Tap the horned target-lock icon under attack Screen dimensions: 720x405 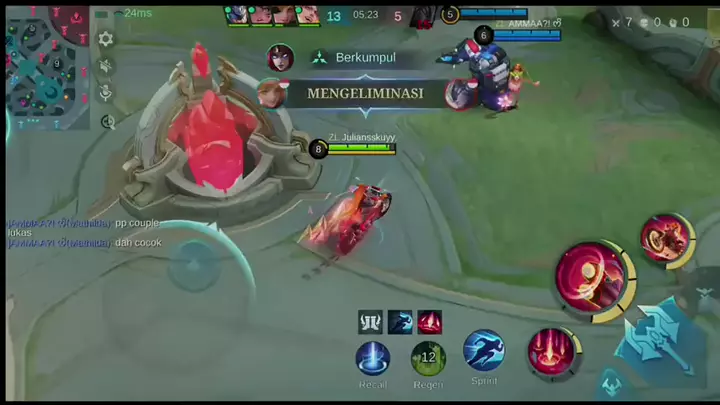click(611, 383)
